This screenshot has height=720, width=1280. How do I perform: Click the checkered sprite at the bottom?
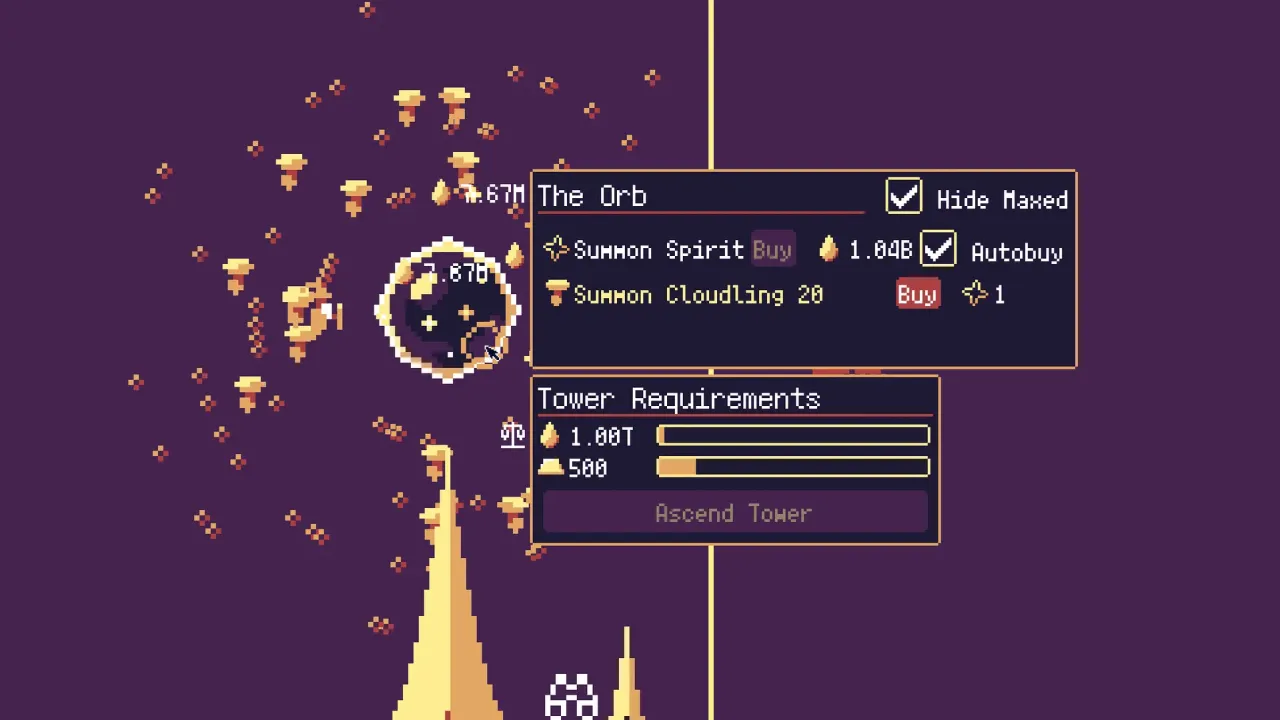coord(570,693)
